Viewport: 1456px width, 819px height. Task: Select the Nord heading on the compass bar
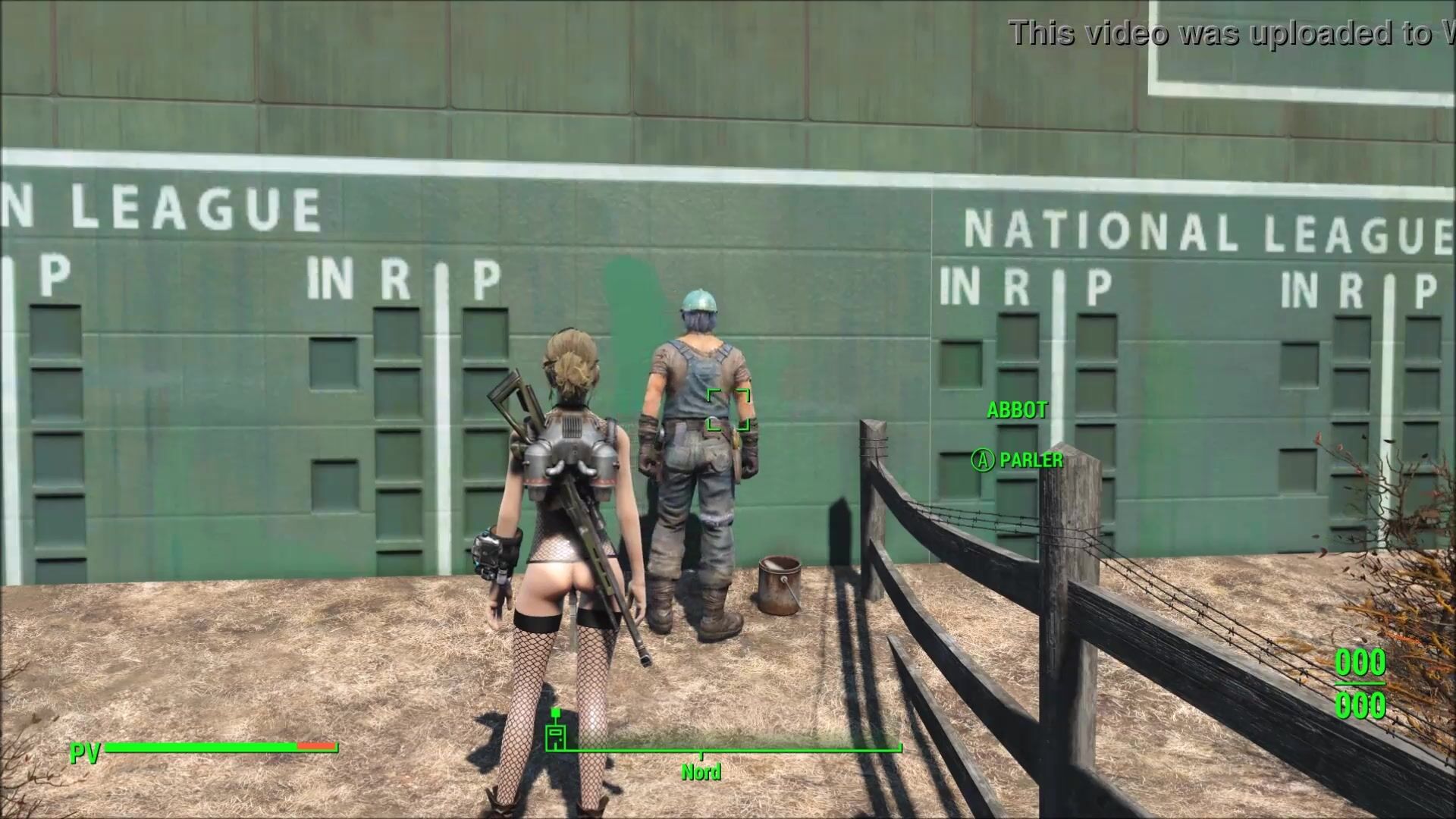[x=701, y=772]
